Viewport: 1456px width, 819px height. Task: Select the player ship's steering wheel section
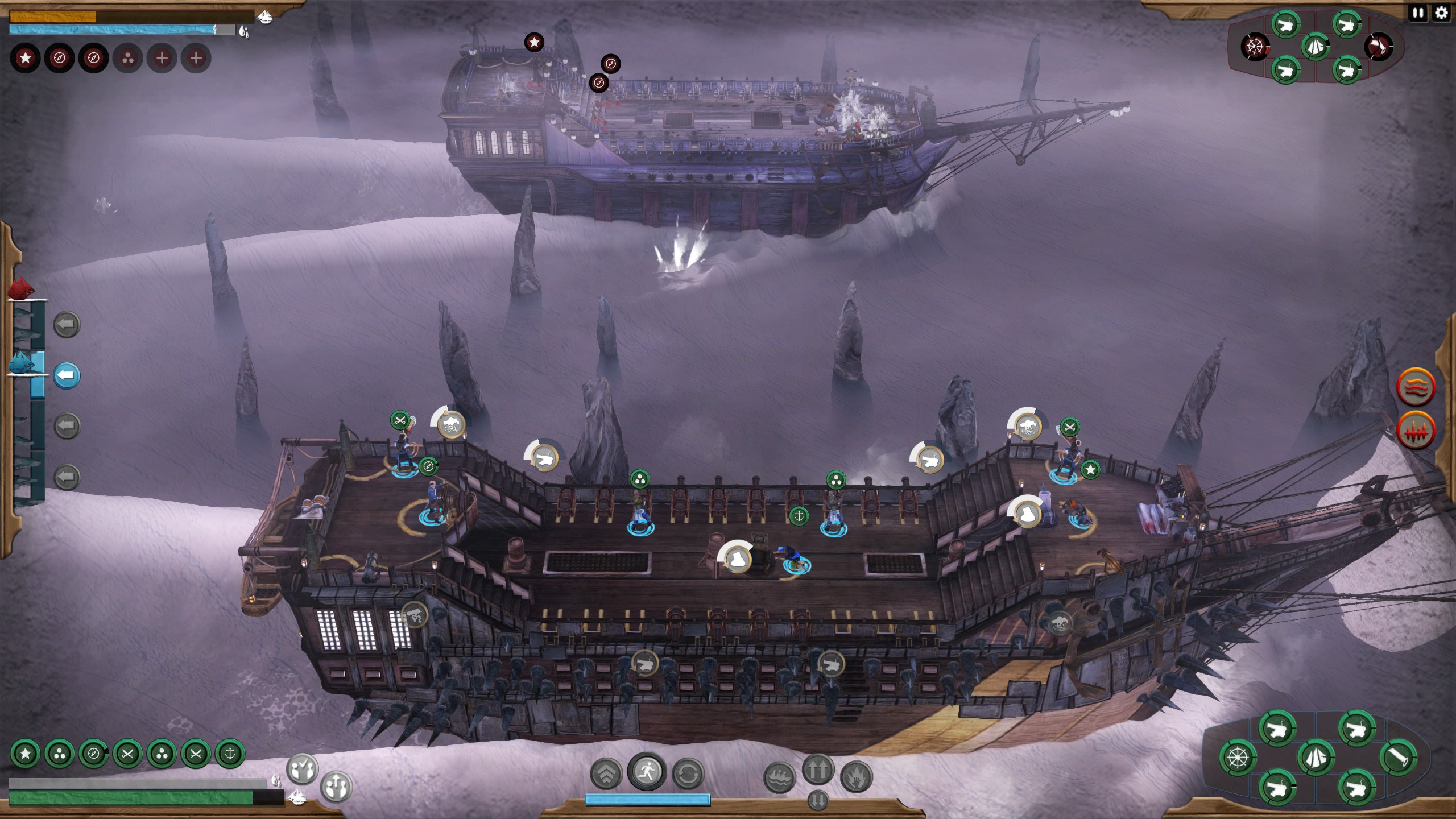tap(1238, 758)
